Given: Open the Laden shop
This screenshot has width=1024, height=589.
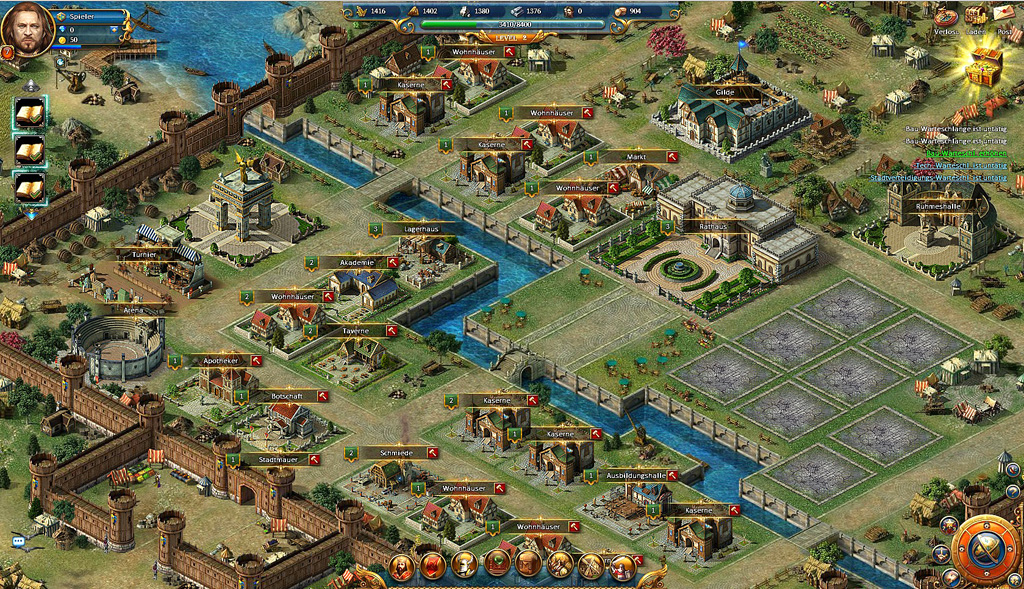Looking at the screenshot, I should 975,15.
